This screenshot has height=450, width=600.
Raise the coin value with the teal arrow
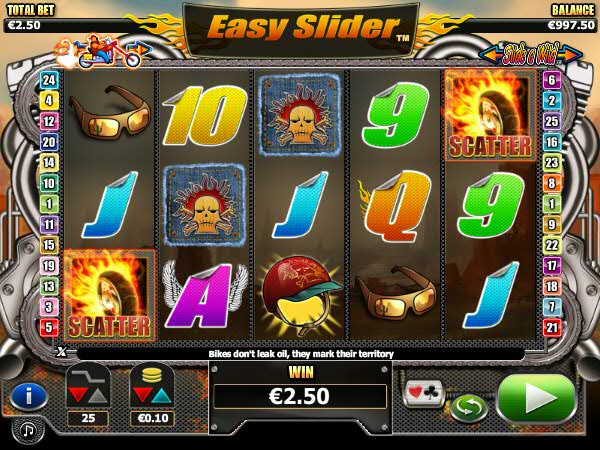160,397
